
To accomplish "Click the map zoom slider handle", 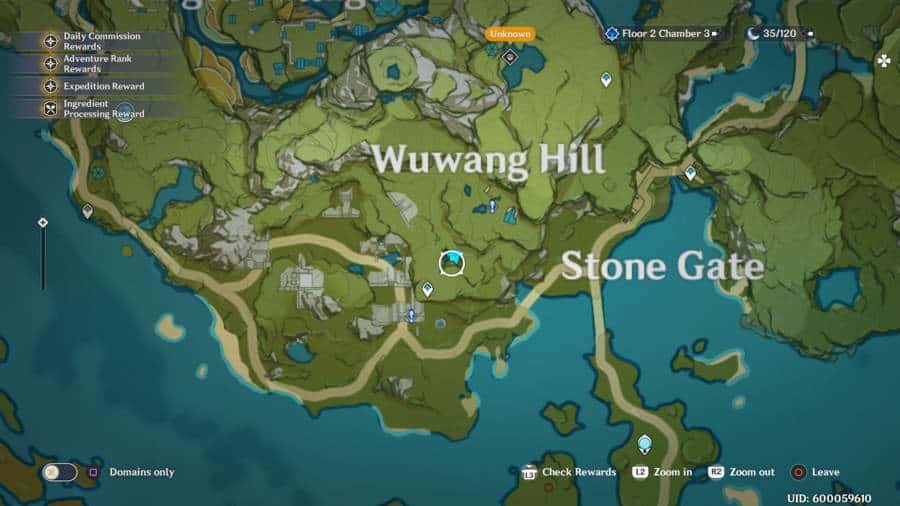I will (x=42, y=222).
